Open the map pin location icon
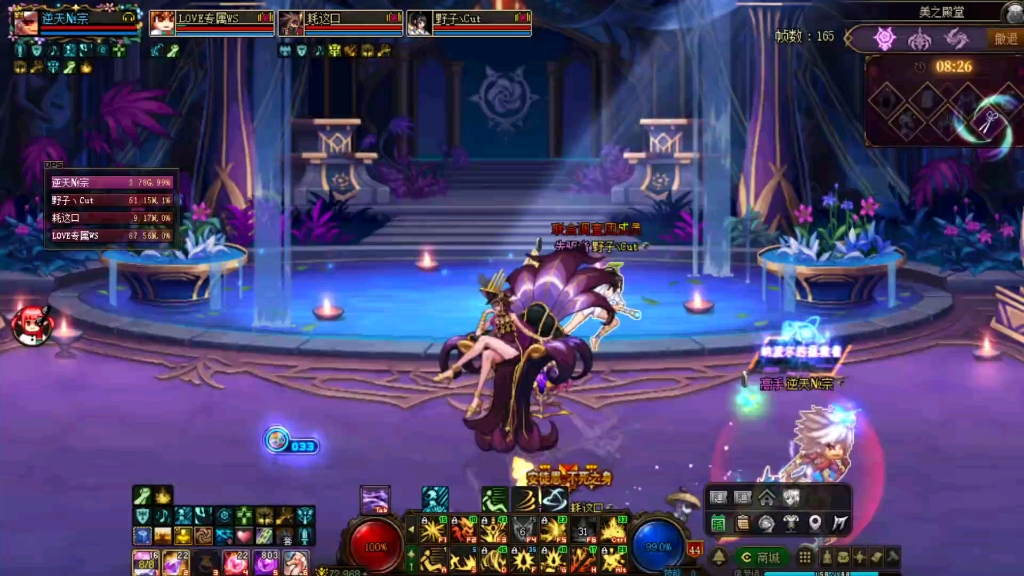 (x=816, y=522)
